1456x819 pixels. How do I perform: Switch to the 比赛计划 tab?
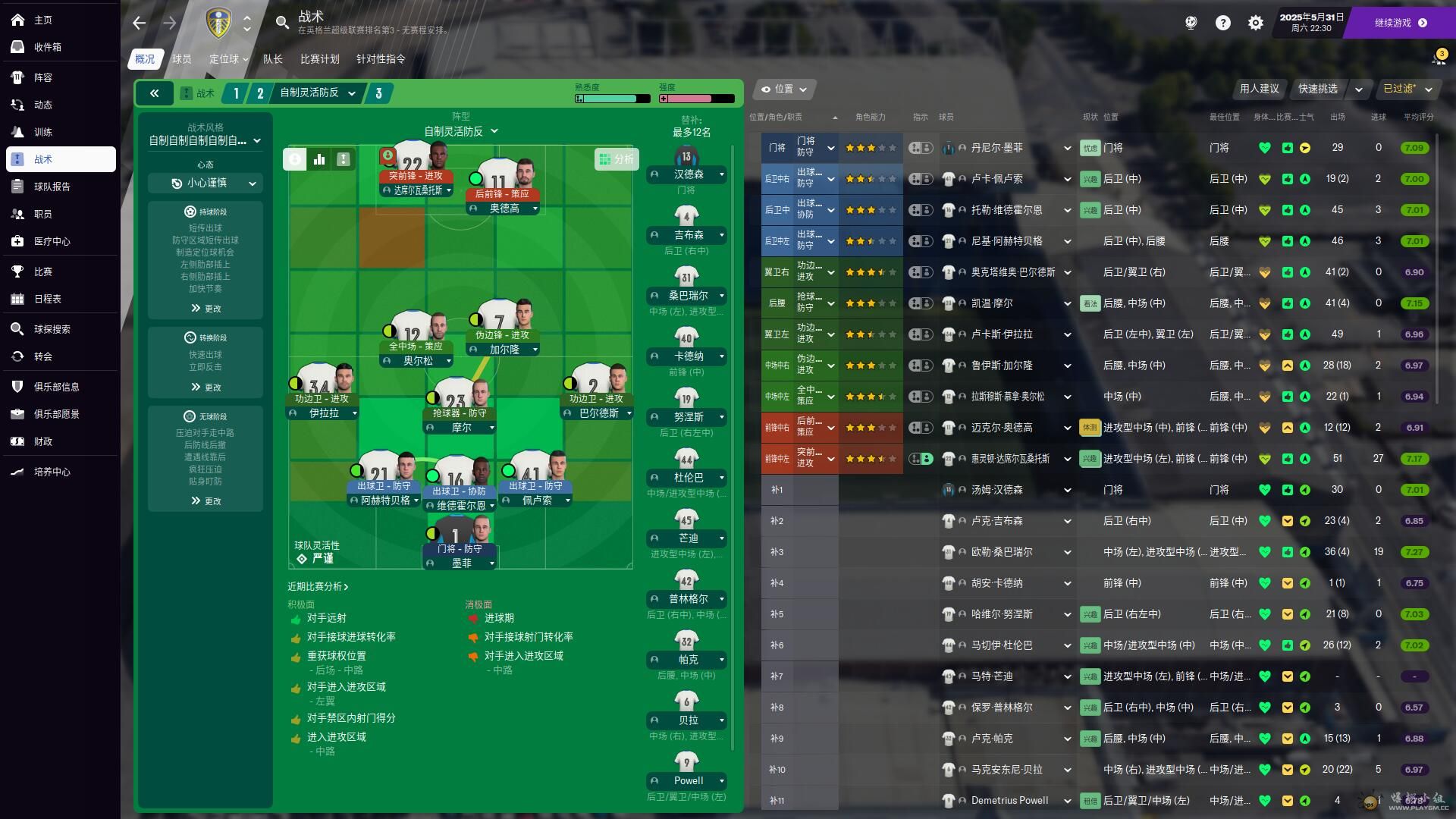319,58
